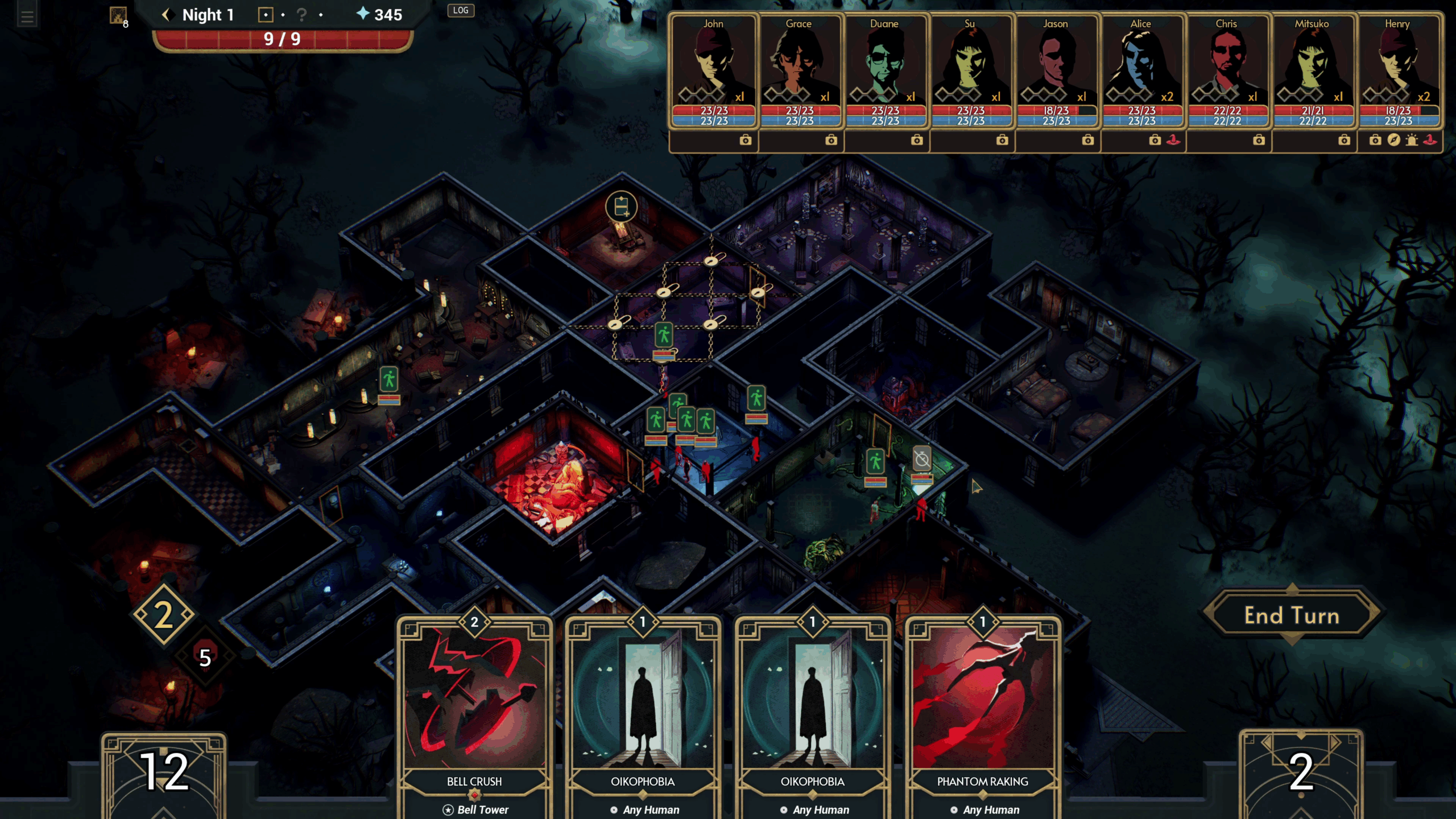Pick Jason's character portrait

(1056, 63)
